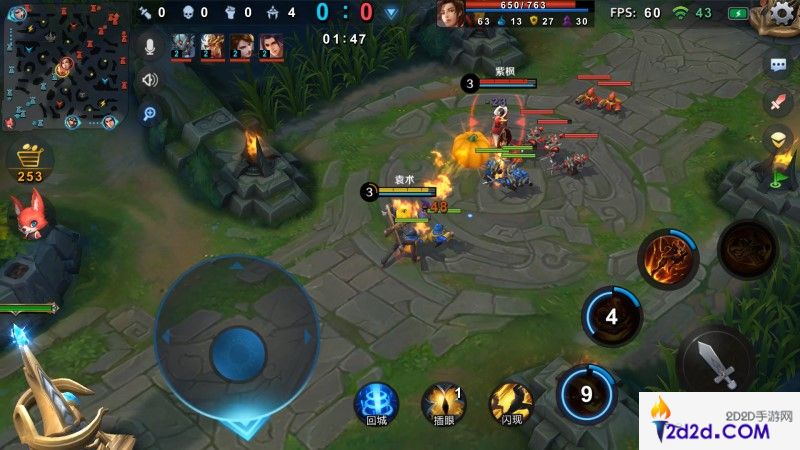Toggle the speaker sound button

[150, 79]
